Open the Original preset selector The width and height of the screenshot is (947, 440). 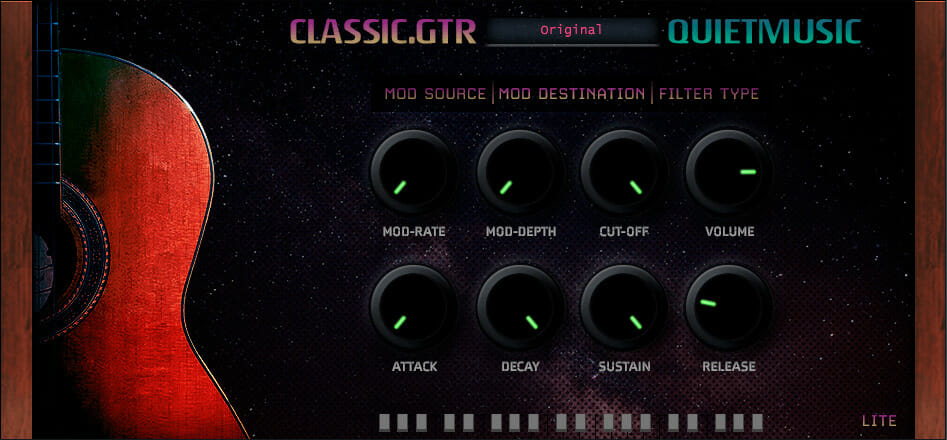click(572, 30)
